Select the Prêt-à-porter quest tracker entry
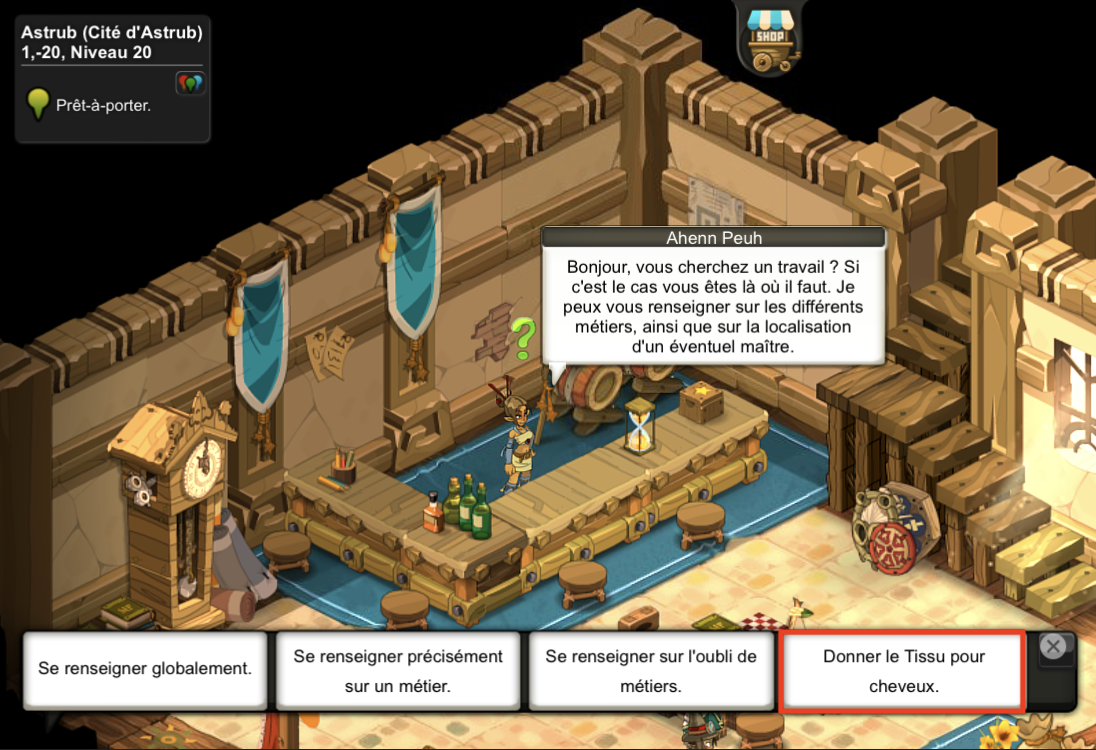Image resolution: width=1096 pixels, height=750 pixels. click(103, 104)
